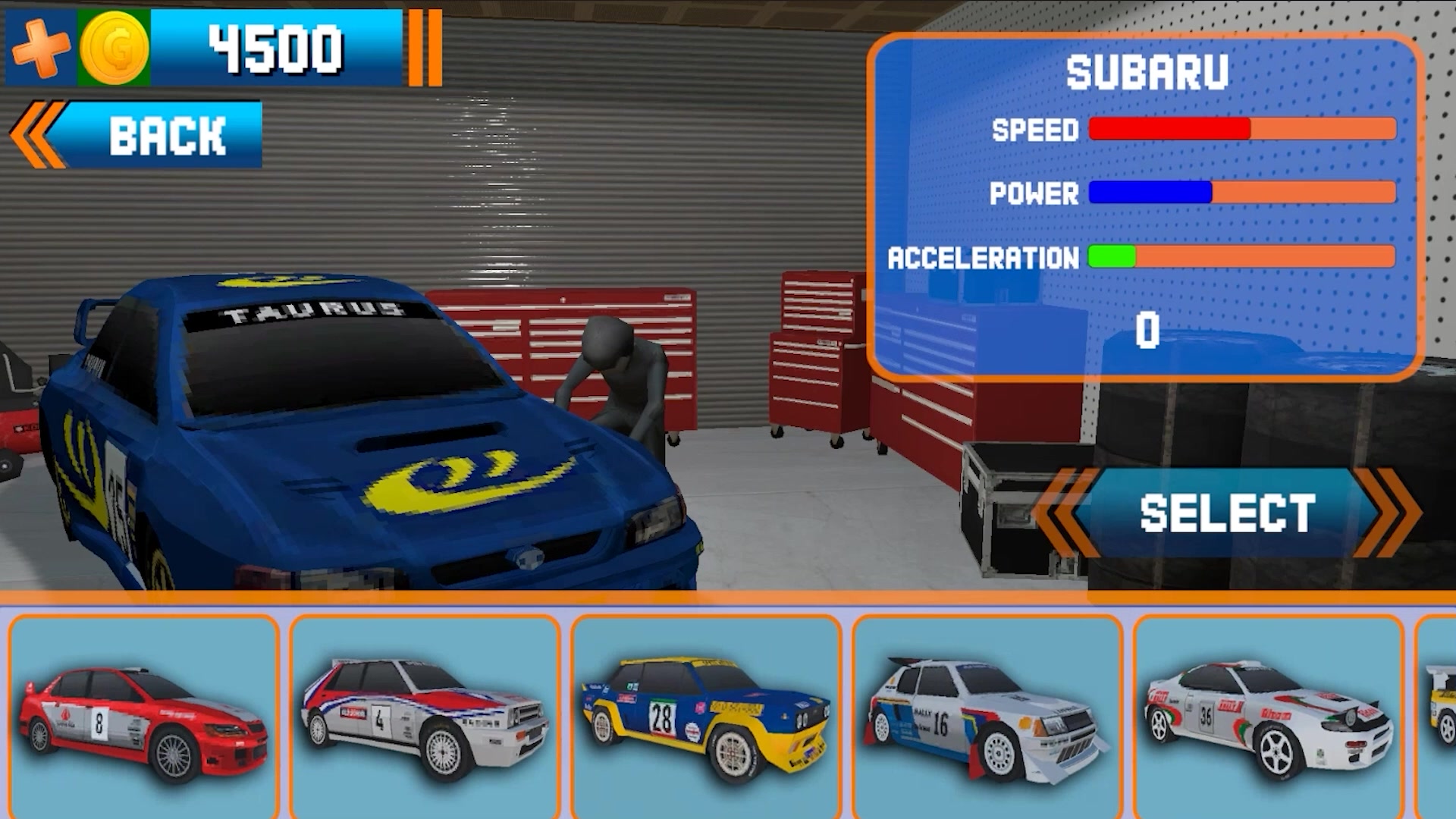Click the SUBARU name label on stats panel
The height and width of the screenshot is (819, 1456).
(1147, 72)
